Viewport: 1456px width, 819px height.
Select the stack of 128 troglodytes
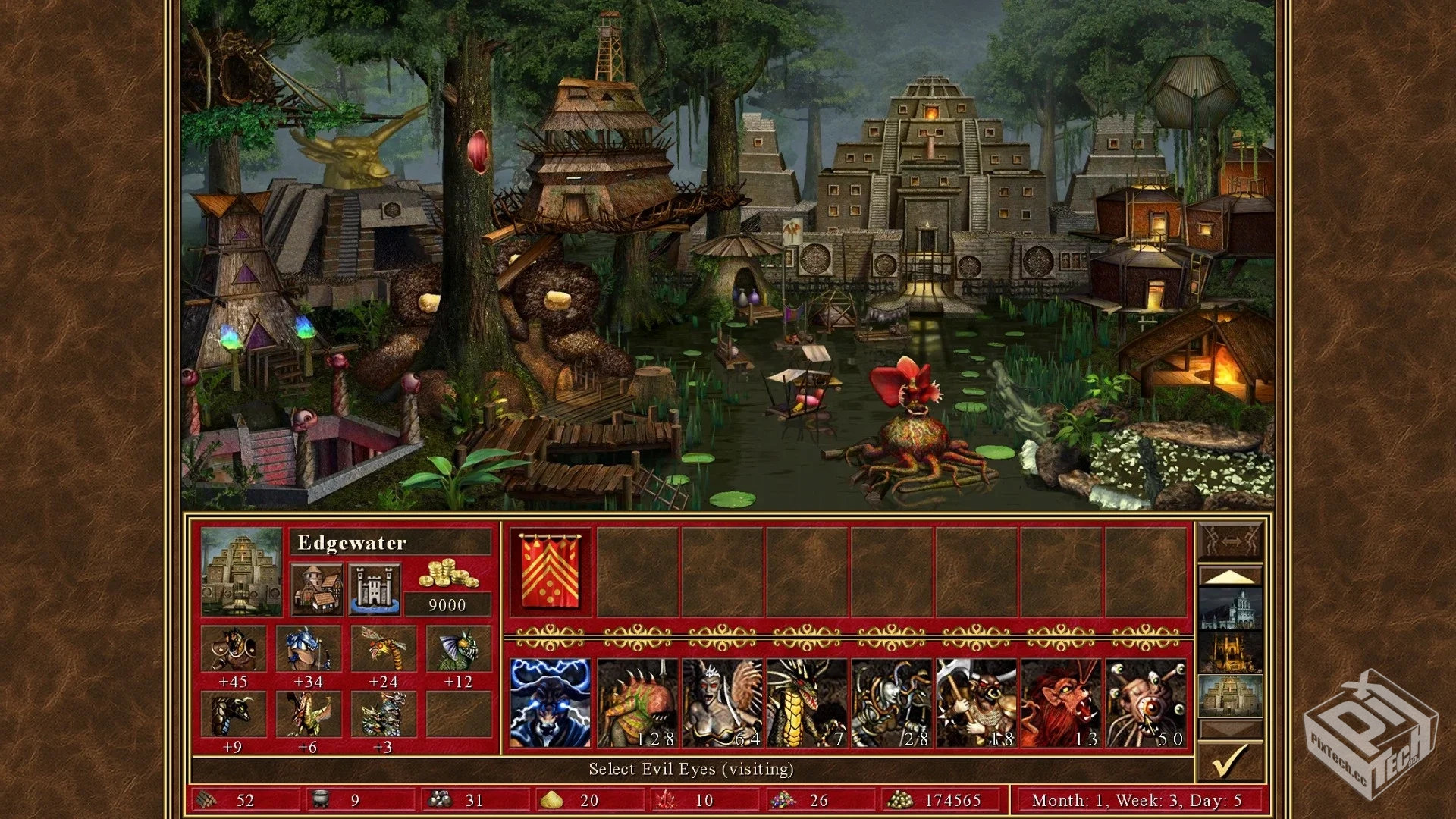pyautogui.click(x=637, y=703)
